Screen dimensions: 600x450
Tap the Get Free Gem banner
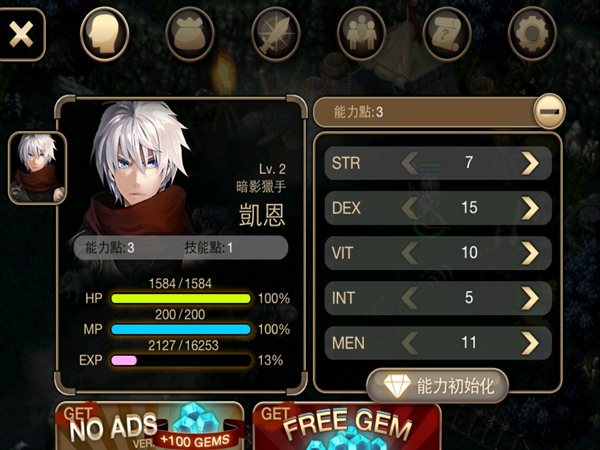point(347,427)
